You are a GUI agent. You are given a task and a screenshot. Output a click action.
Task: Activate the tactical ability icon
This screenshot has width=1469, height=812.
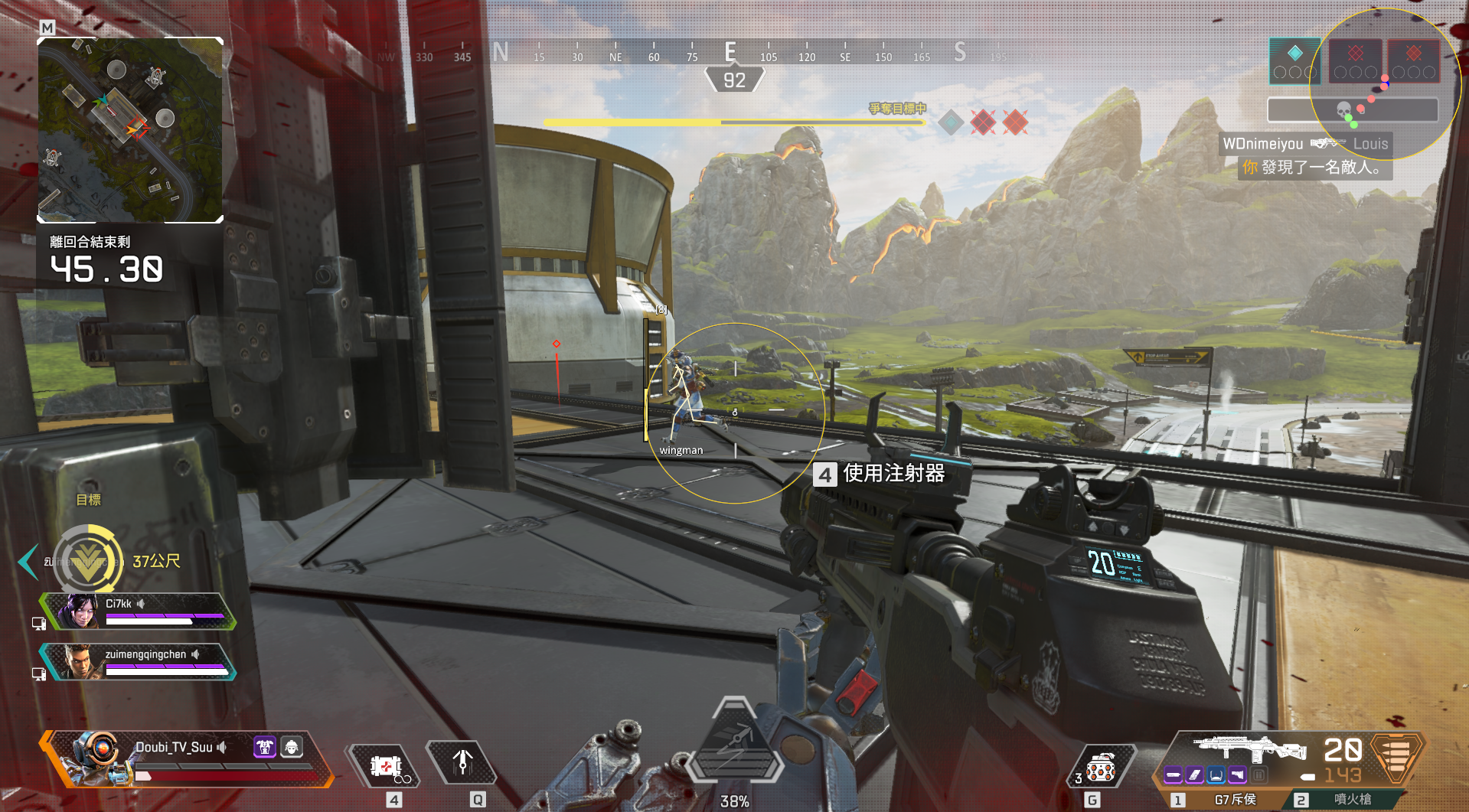[462, 763]
